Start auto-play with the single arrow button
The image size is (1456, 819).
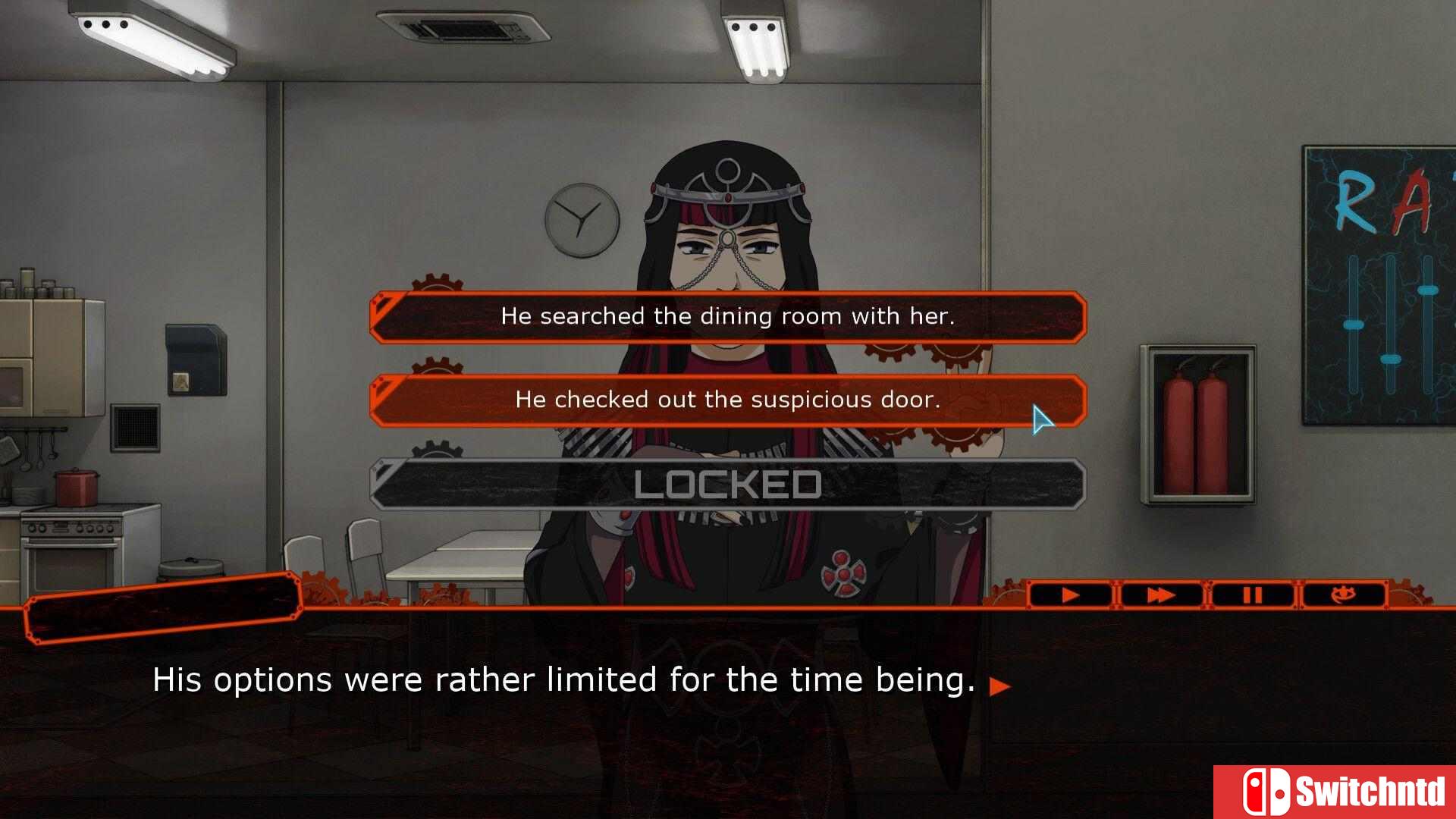point(1070,595)
